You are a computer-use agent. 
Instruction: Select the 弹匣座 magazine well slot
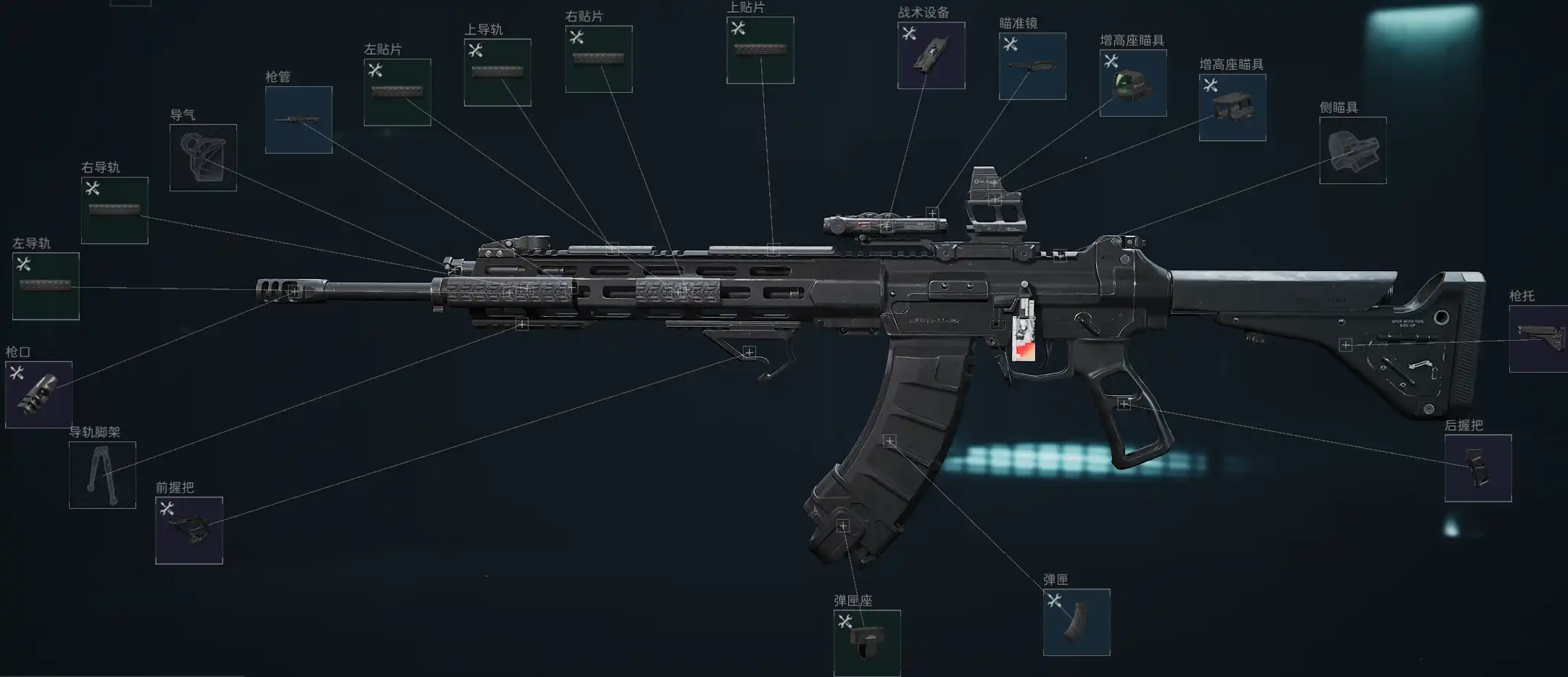(867, 643)
